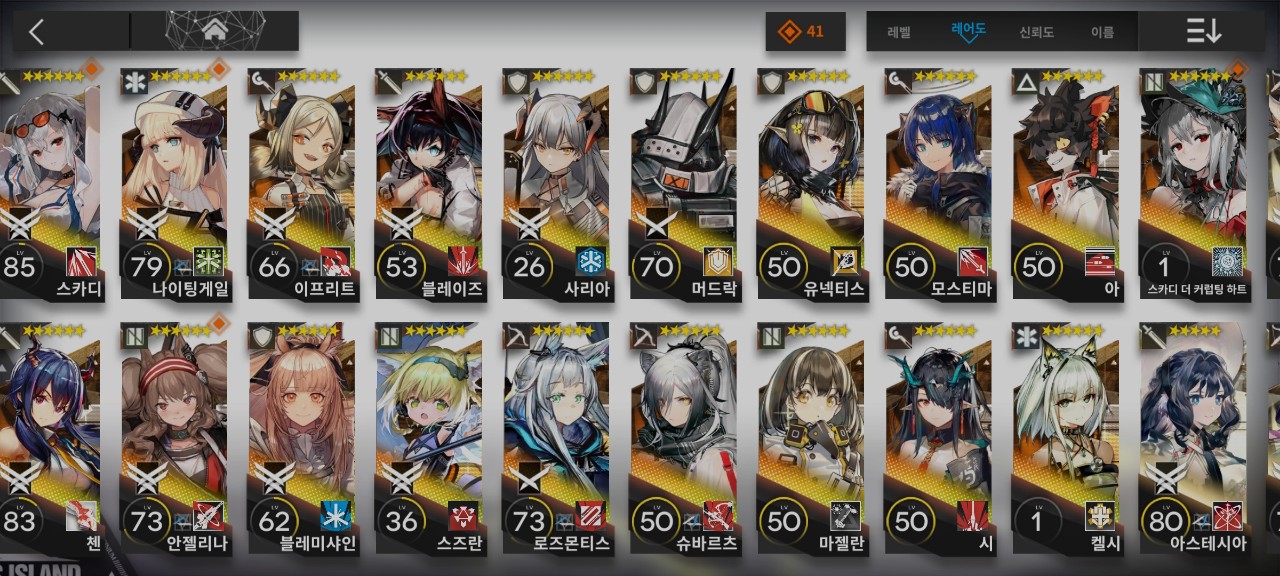Viewport: 1280px width, 576px height.
Task: Open the 모스티마 operator card
Action: [x=938, y=185]
